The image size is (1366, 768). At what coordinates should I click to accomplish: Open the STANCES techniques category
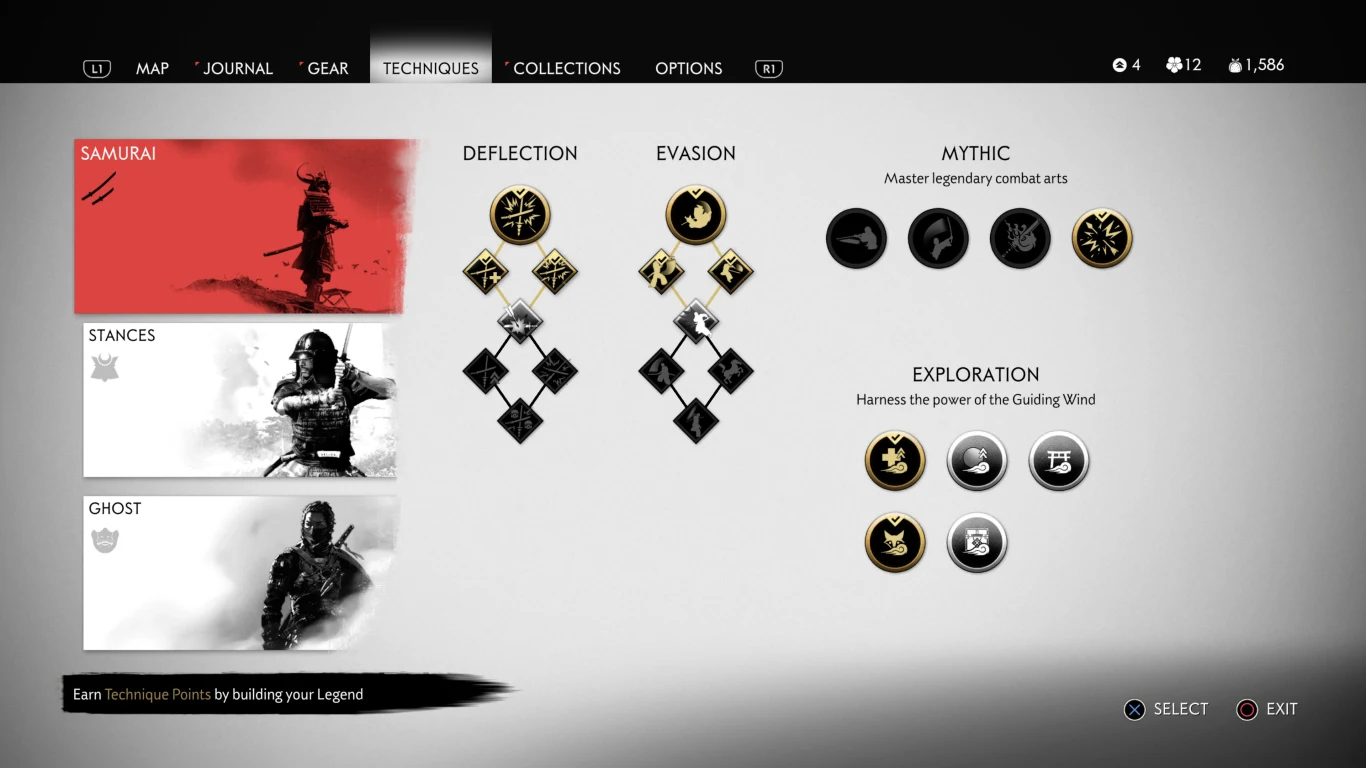[238, 400]
